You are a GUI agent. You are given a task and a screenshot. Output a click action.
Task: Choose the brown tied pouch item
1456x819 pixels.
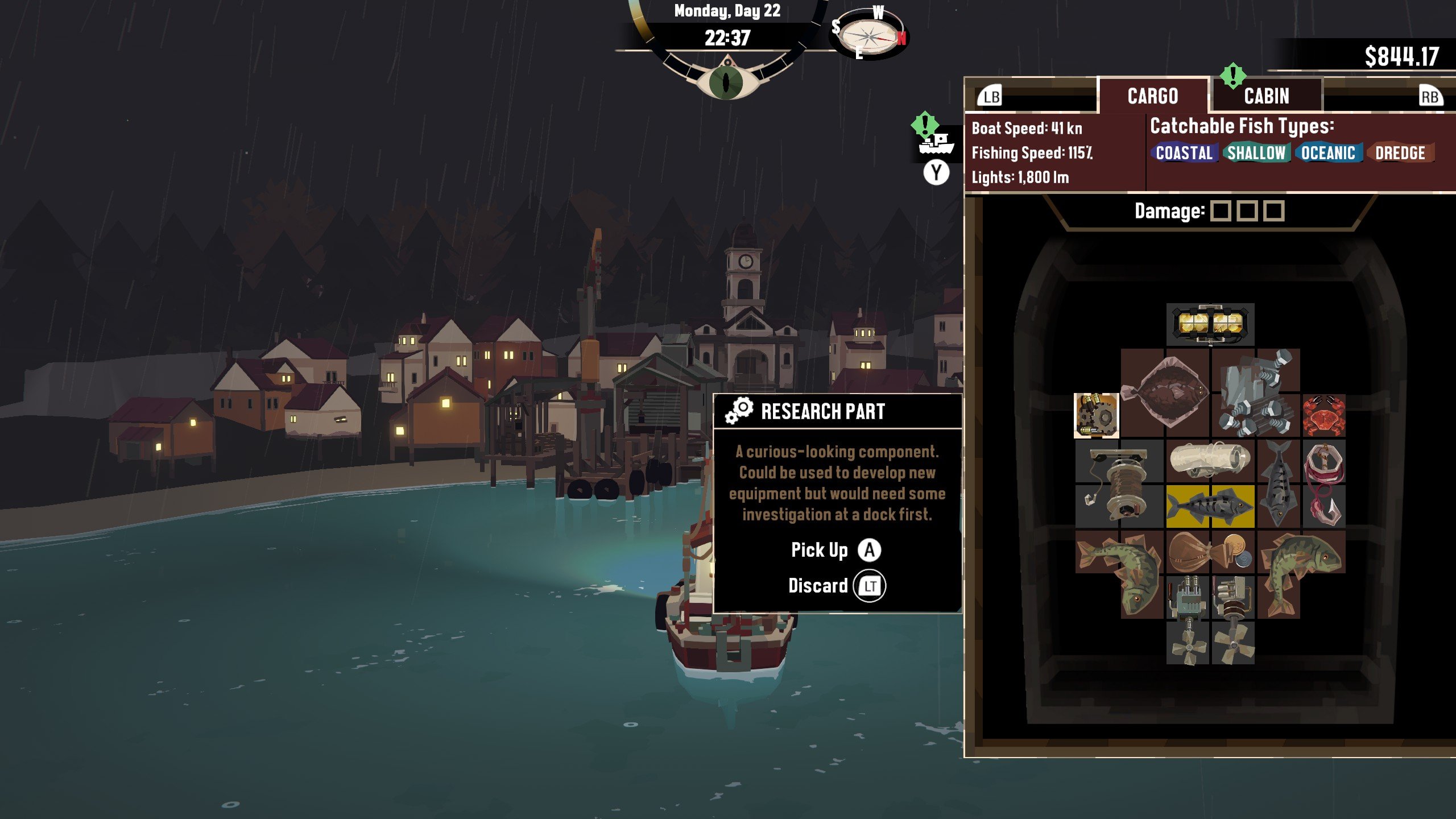tap(1188, 552)
